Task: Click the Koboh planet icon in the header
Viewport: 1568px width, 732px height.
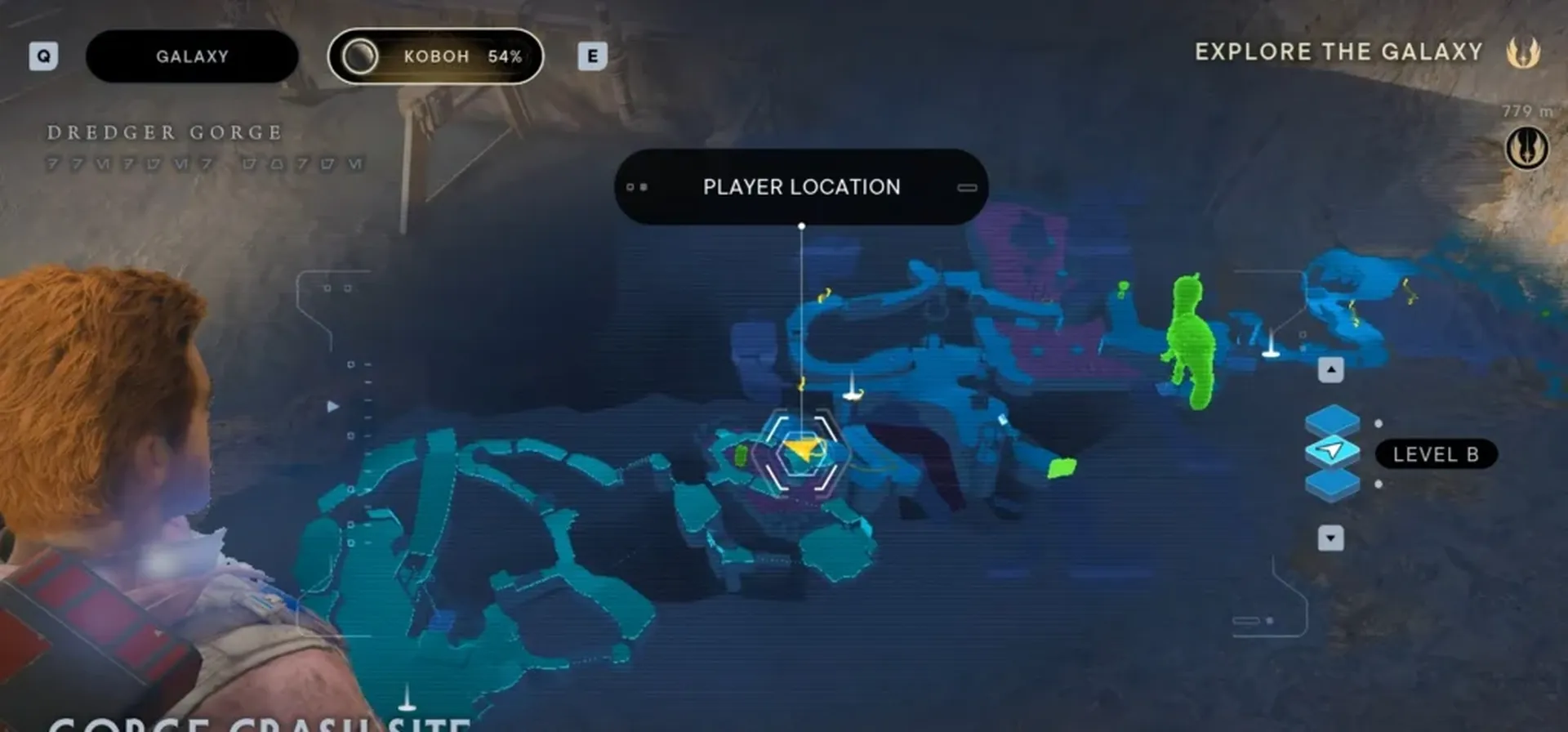Action: coord(360,56)
